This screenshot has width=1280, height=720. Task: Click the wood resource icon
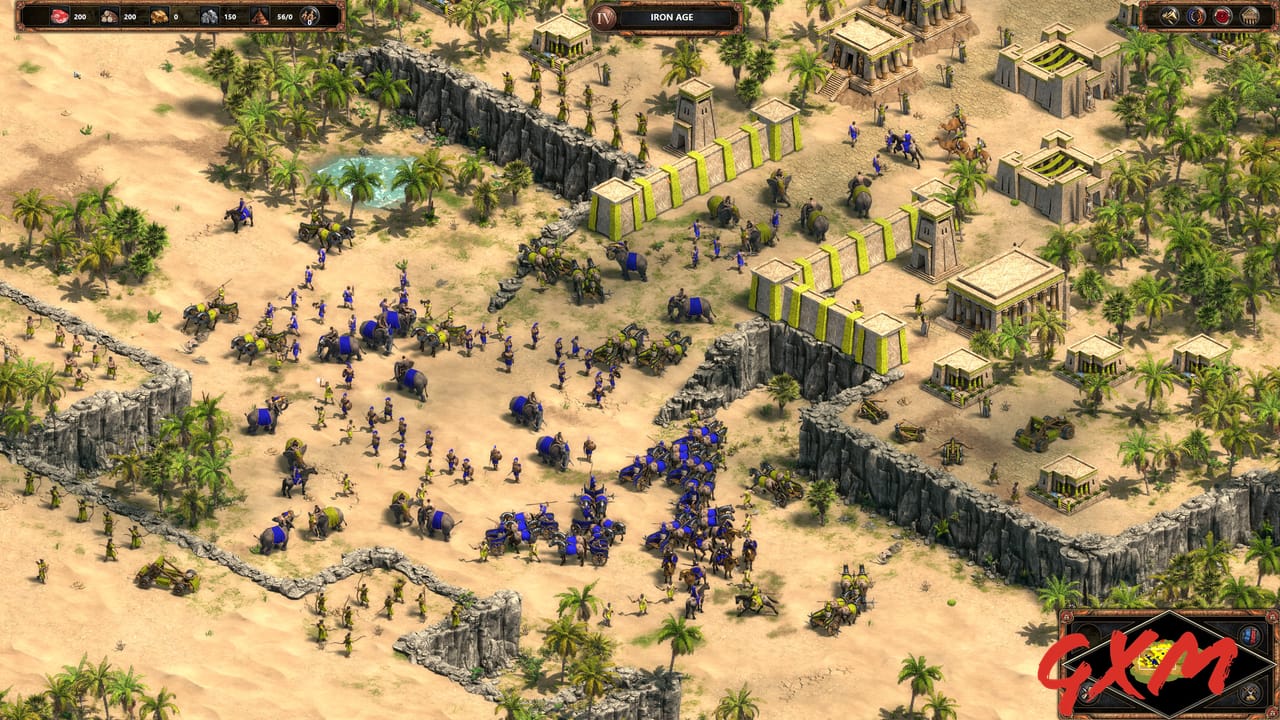click(110, 16)
